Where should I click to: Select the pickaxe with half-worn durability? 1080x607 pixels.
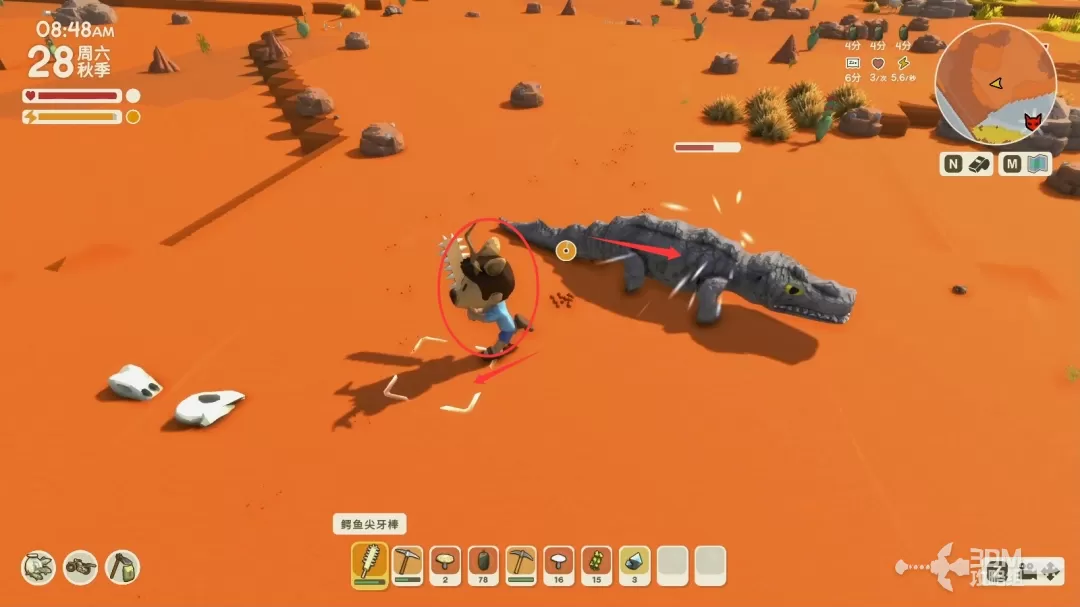[408, 565]
